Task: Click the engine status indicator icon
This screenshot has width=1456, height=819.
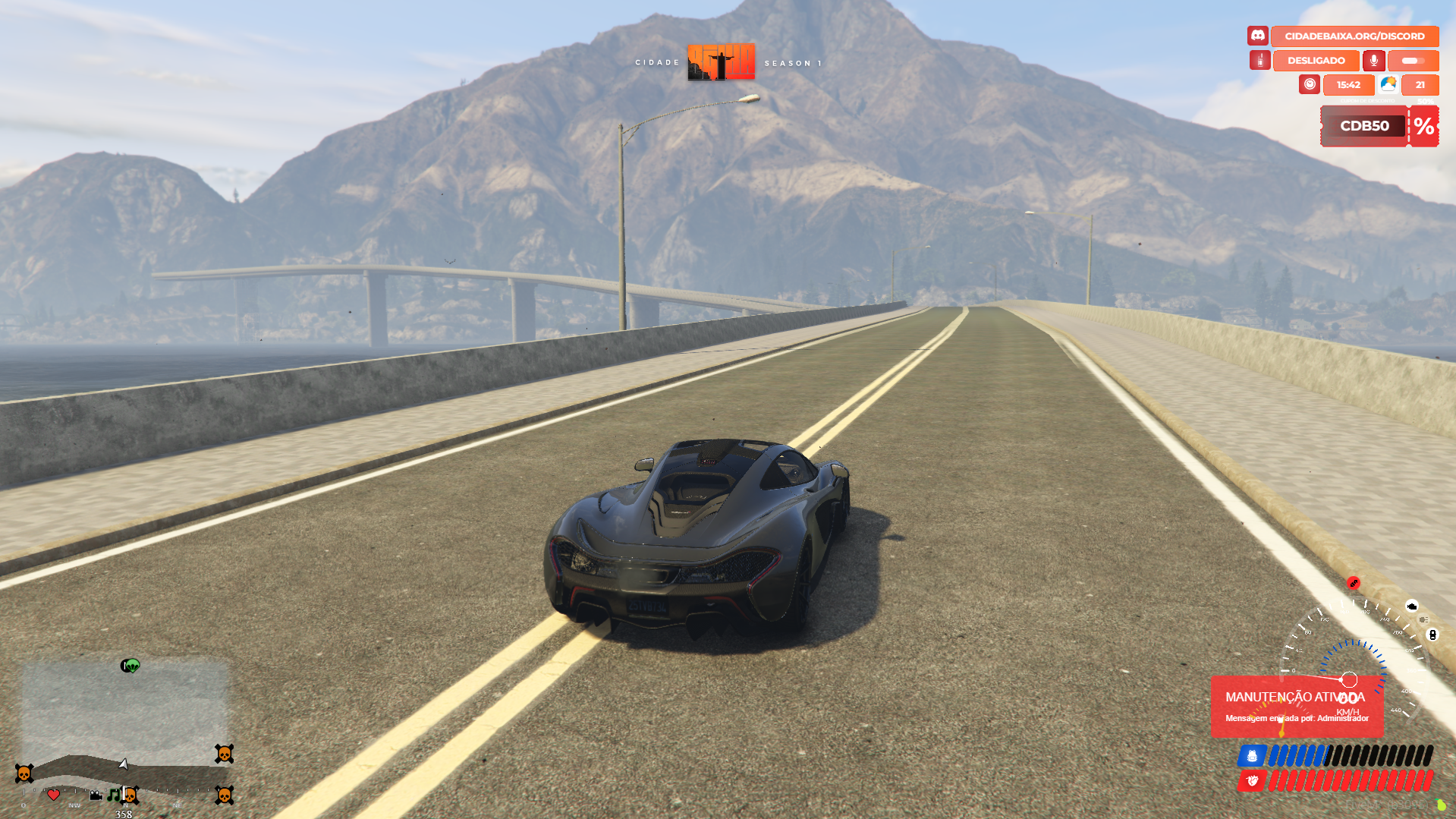Action: (x=1411, y=606)
